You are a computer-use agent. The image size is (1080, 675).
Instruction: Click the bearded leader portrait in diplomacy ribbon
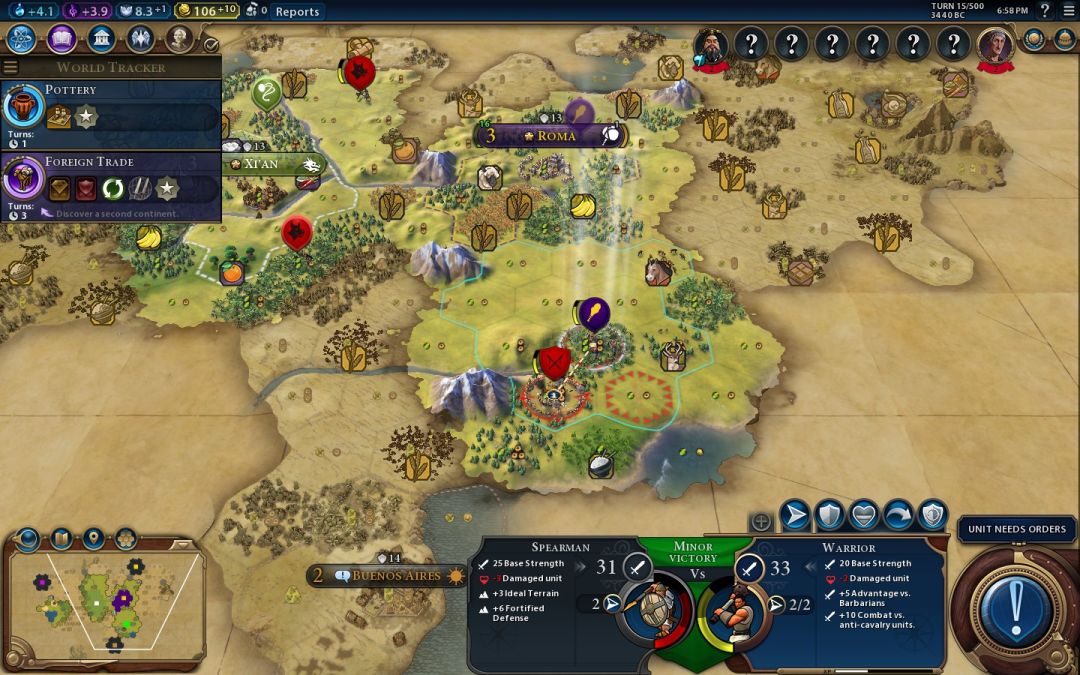click(712, 44)
